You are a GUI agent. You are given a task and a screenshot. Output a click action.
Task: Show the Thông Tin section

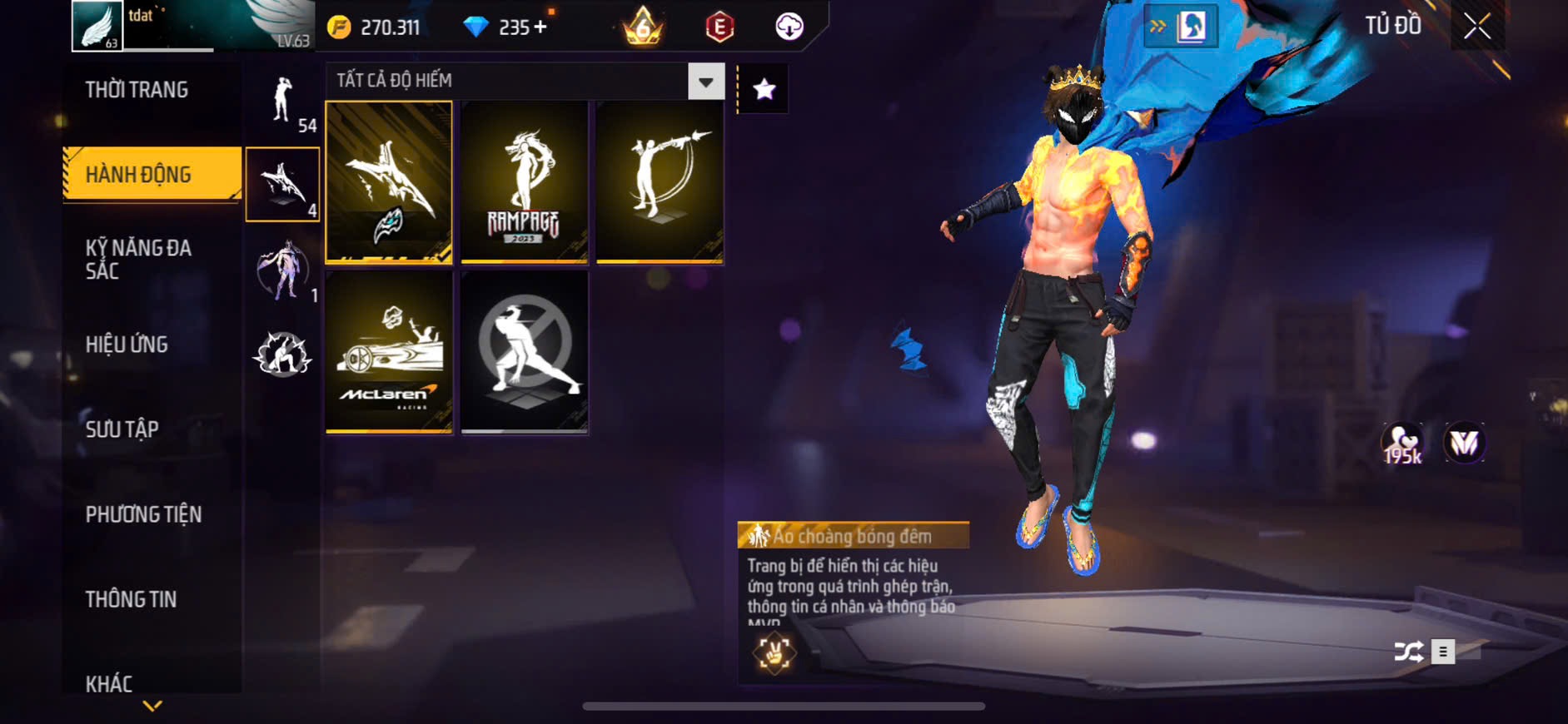(x=132, y=599)
